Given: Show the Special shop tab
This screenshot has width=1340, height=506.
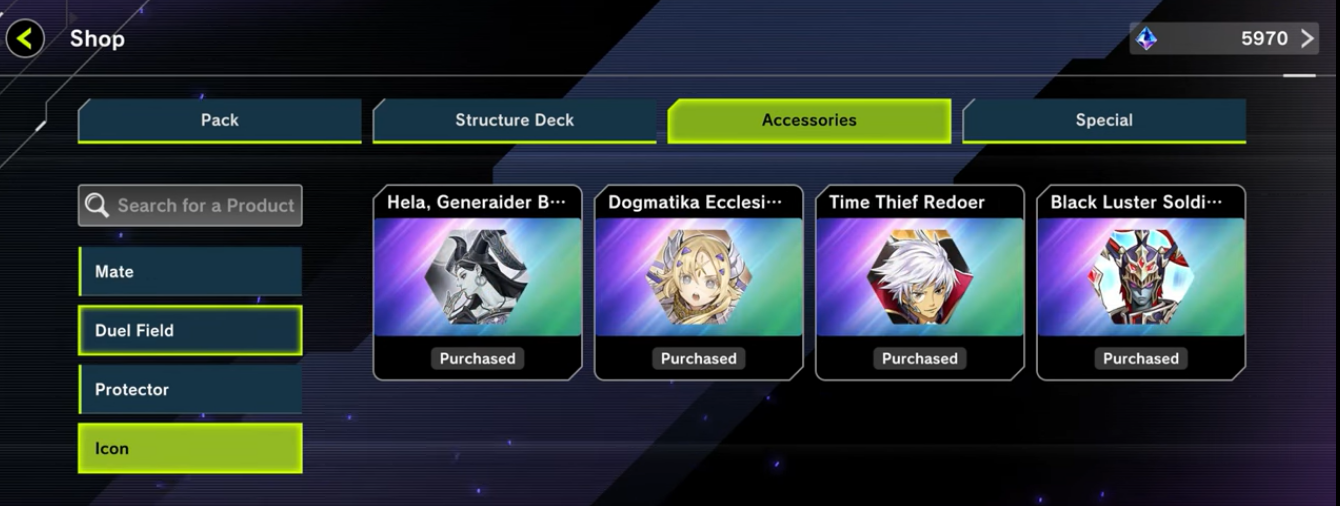Looking at the screenshot, I should pos(1104,120).
